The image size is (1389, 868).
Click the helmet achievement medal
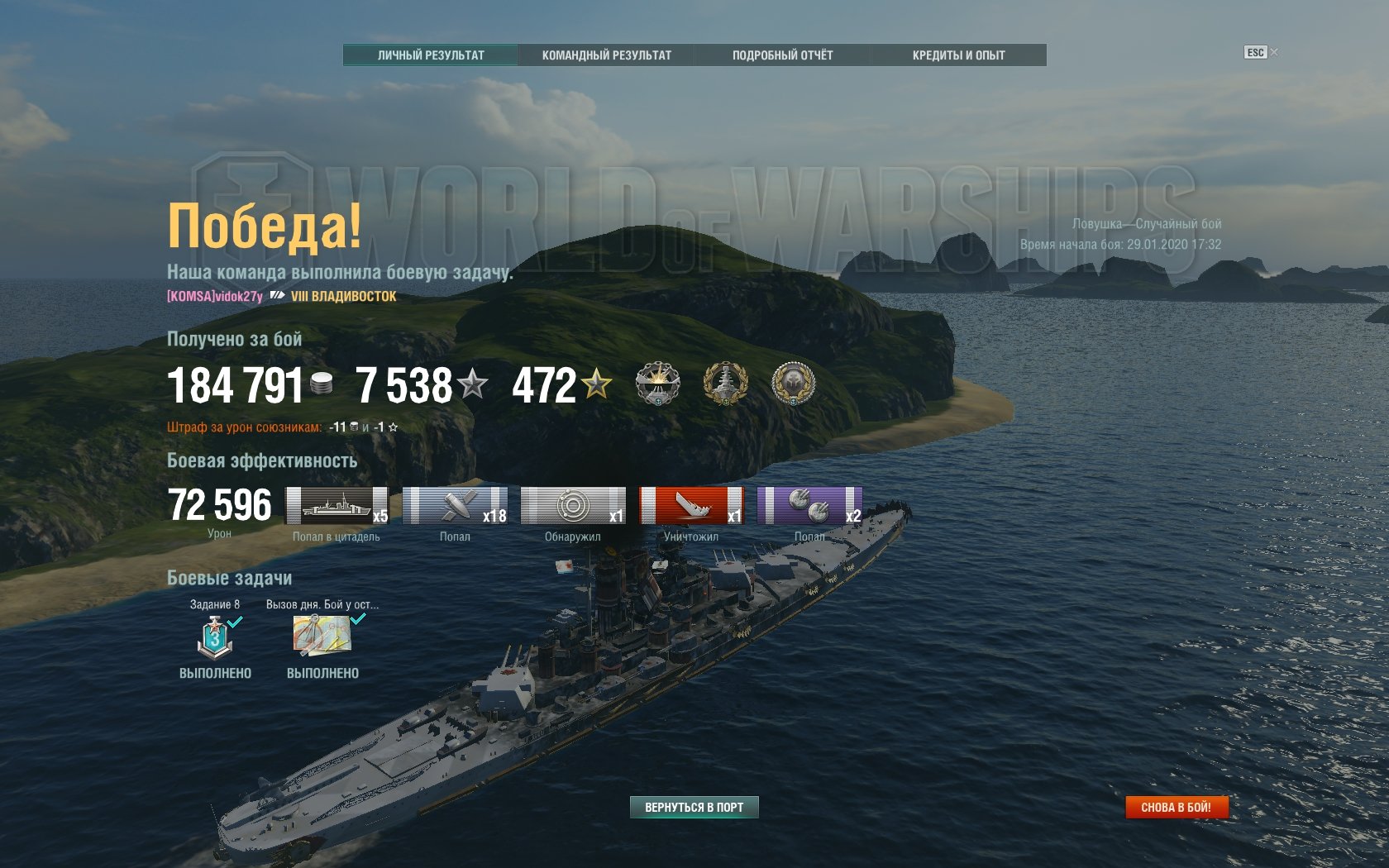click(x=793, y=384)
